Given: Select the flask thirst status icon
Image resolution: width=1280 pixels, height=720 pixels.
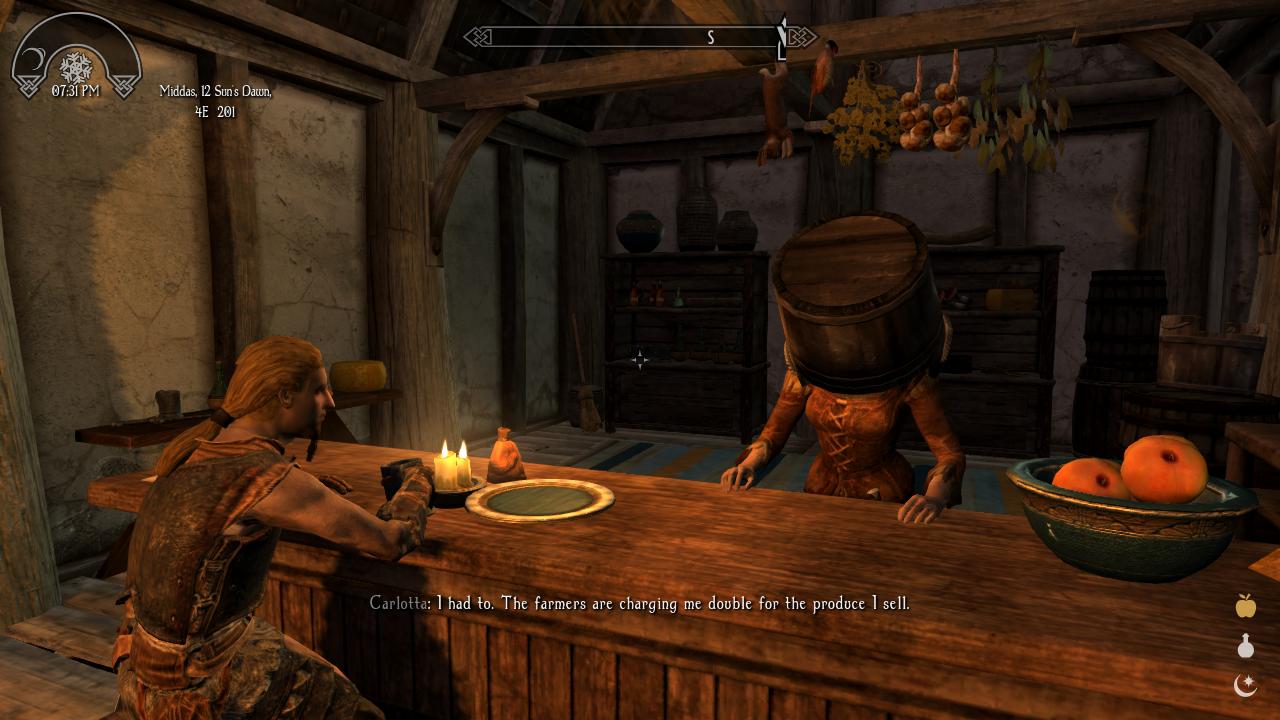Looking at the screenshot, I should point(1245,646).
